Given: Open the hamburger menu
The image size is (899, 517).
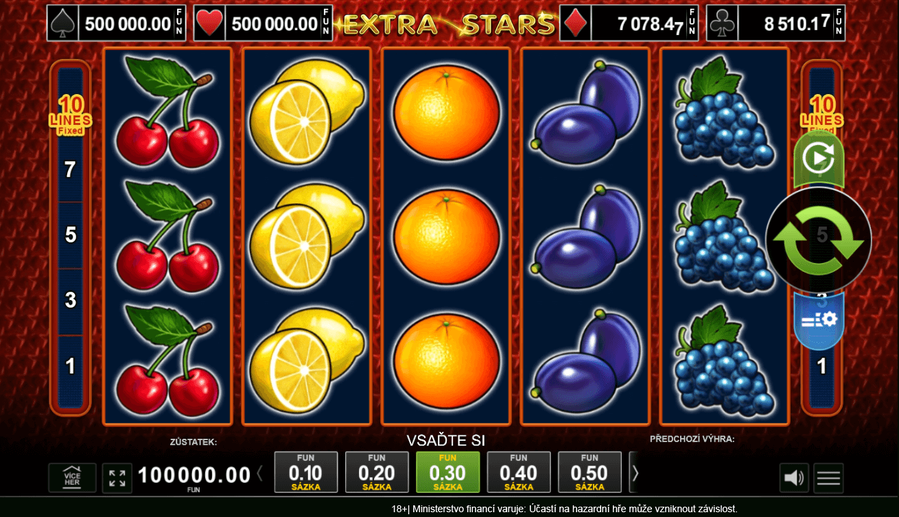Looking at the screenshot, I should point(828,478).
